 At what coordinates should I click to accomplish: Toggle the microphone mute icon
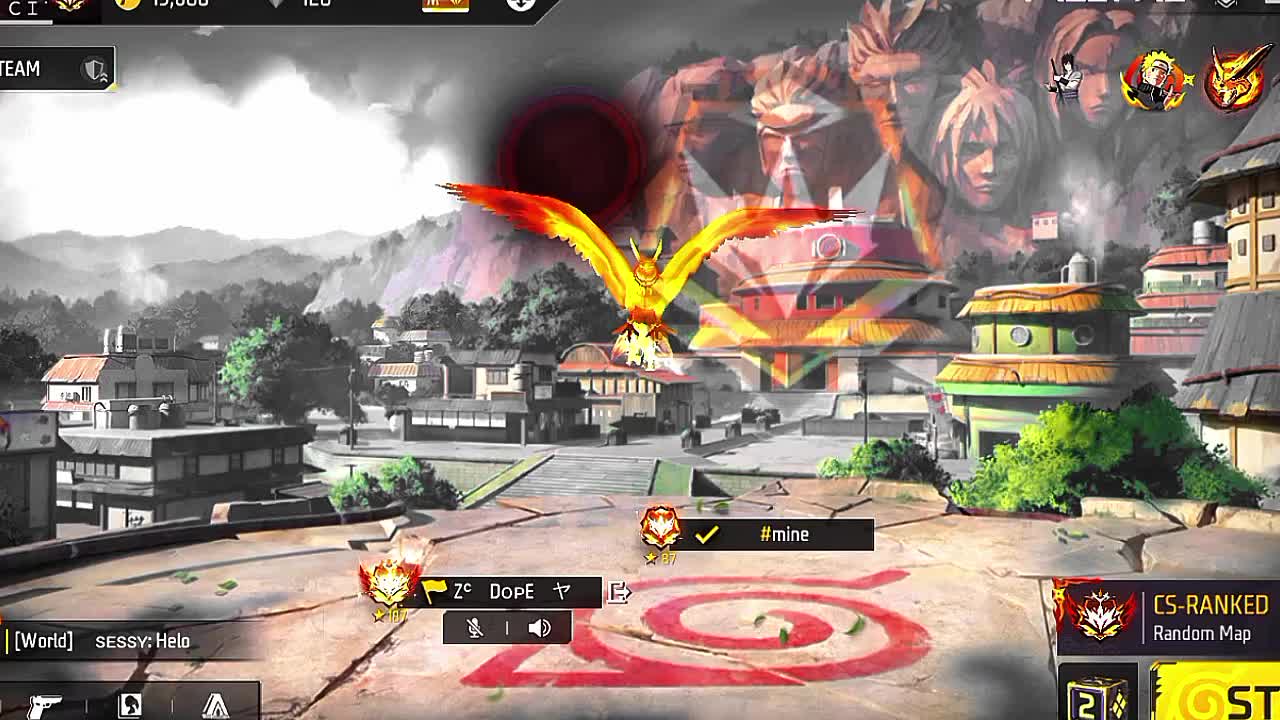475,628
